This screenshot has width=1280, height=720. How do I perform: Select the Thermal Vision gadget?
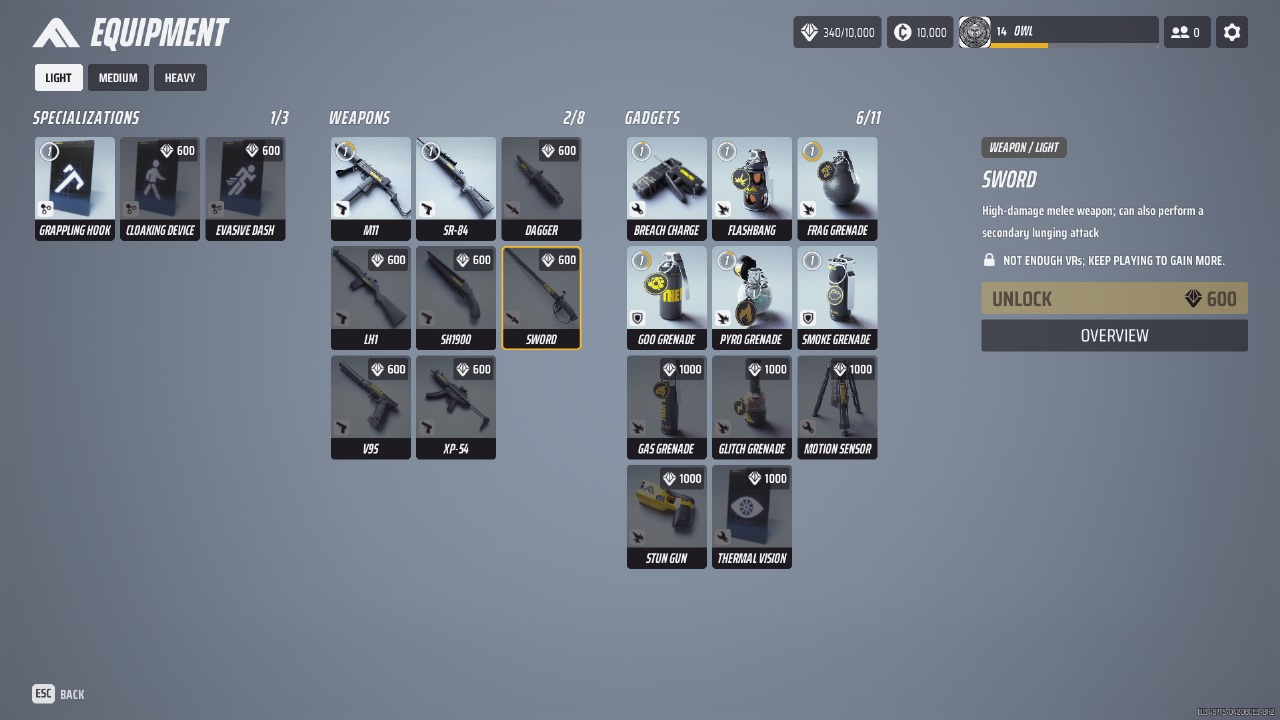(x=752, y=516)
